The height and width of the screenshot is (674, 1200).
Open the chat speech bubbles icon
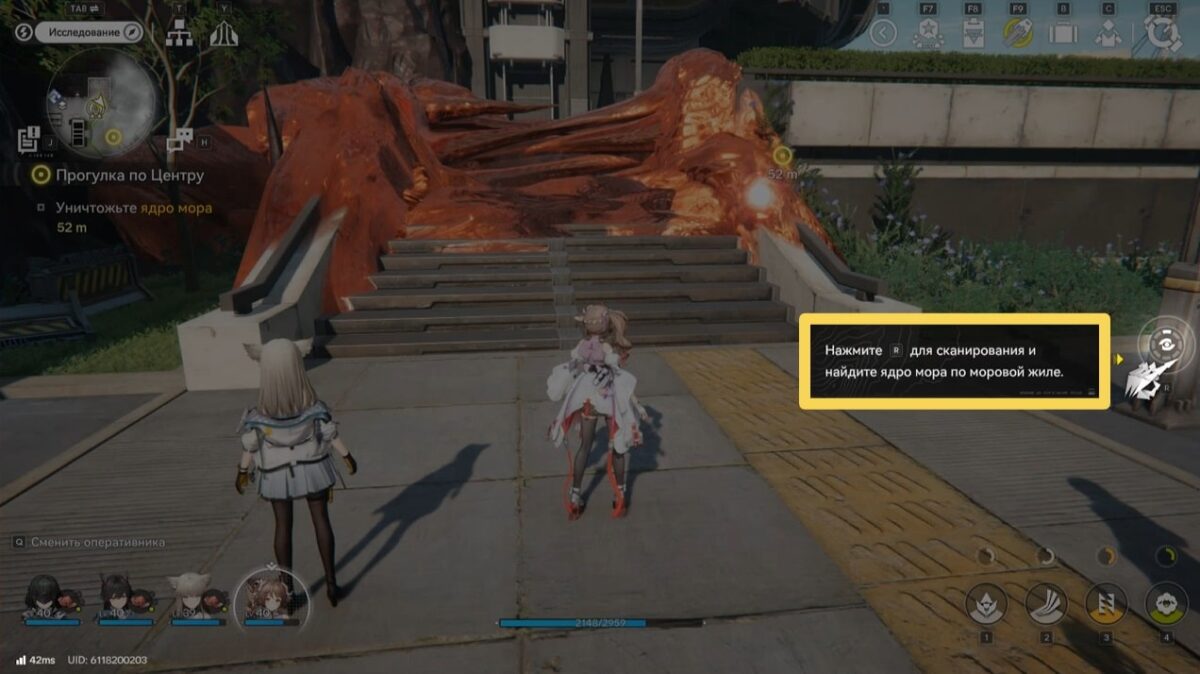click(x=180, y=139)
